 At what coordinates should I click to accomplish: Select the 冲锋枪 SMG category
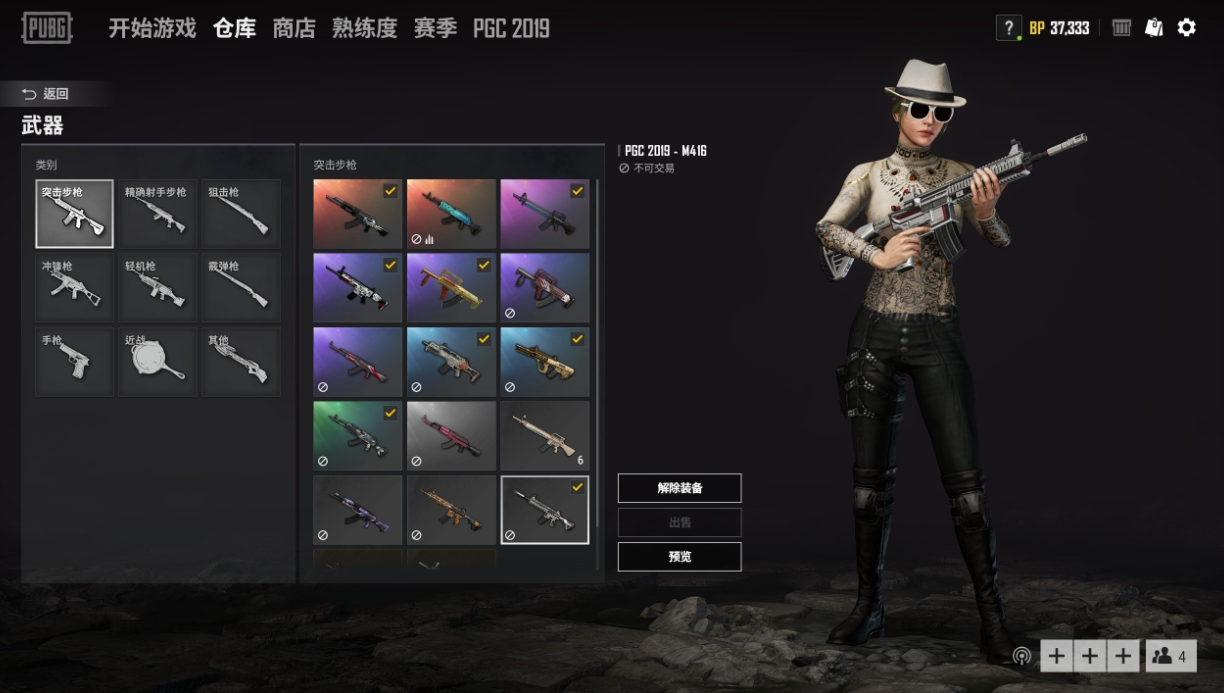[74, 288]
